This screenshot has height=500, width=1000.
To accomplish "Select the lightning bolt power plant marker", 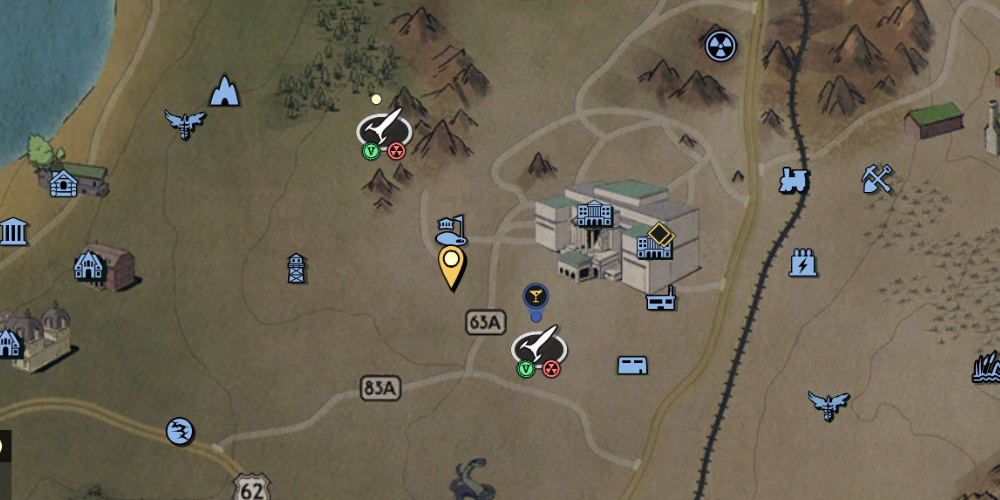I will click(803, 262).
